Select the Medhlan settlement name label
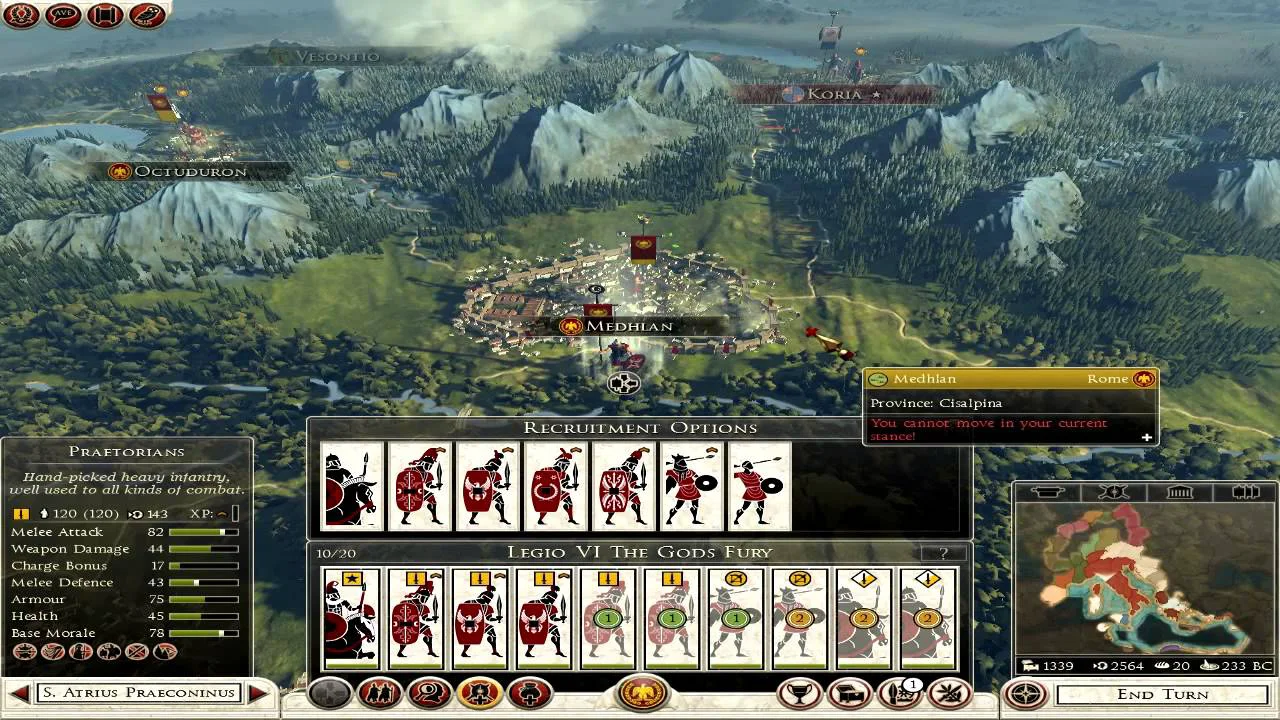1280x720 pixels. [630, 326]
